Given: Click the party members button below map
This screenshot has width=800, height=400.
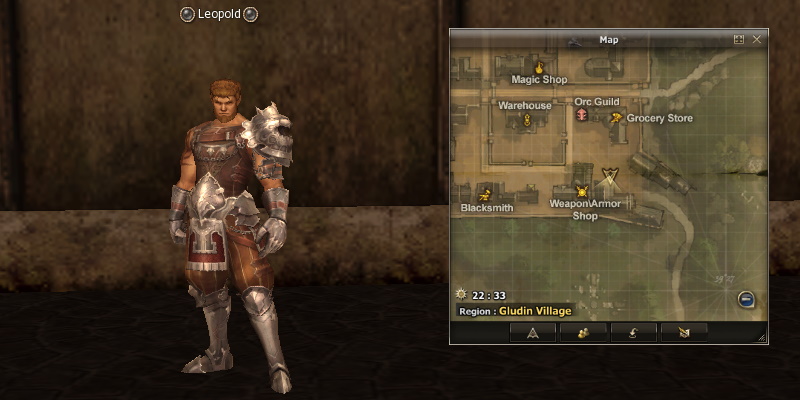Looking at the screenshot, I should pos(585,333).
